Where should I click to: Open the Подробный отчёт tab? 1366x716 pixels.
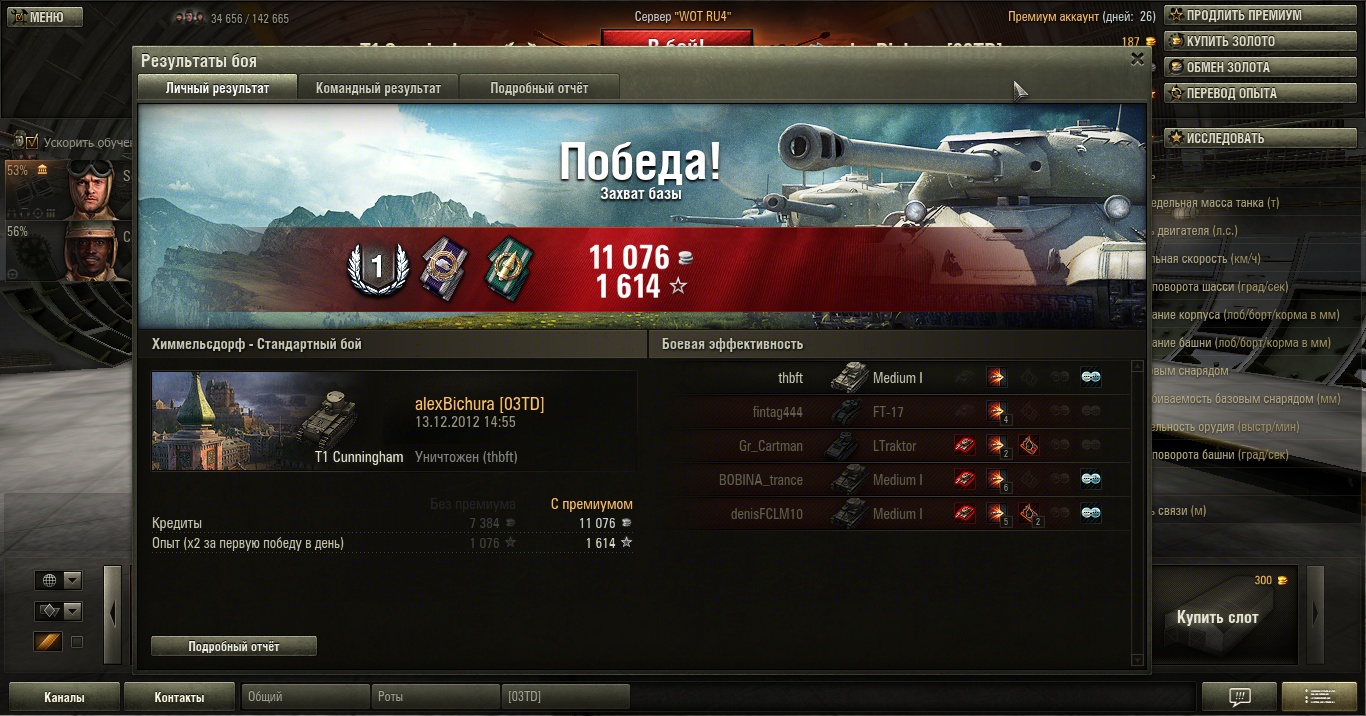539,88
